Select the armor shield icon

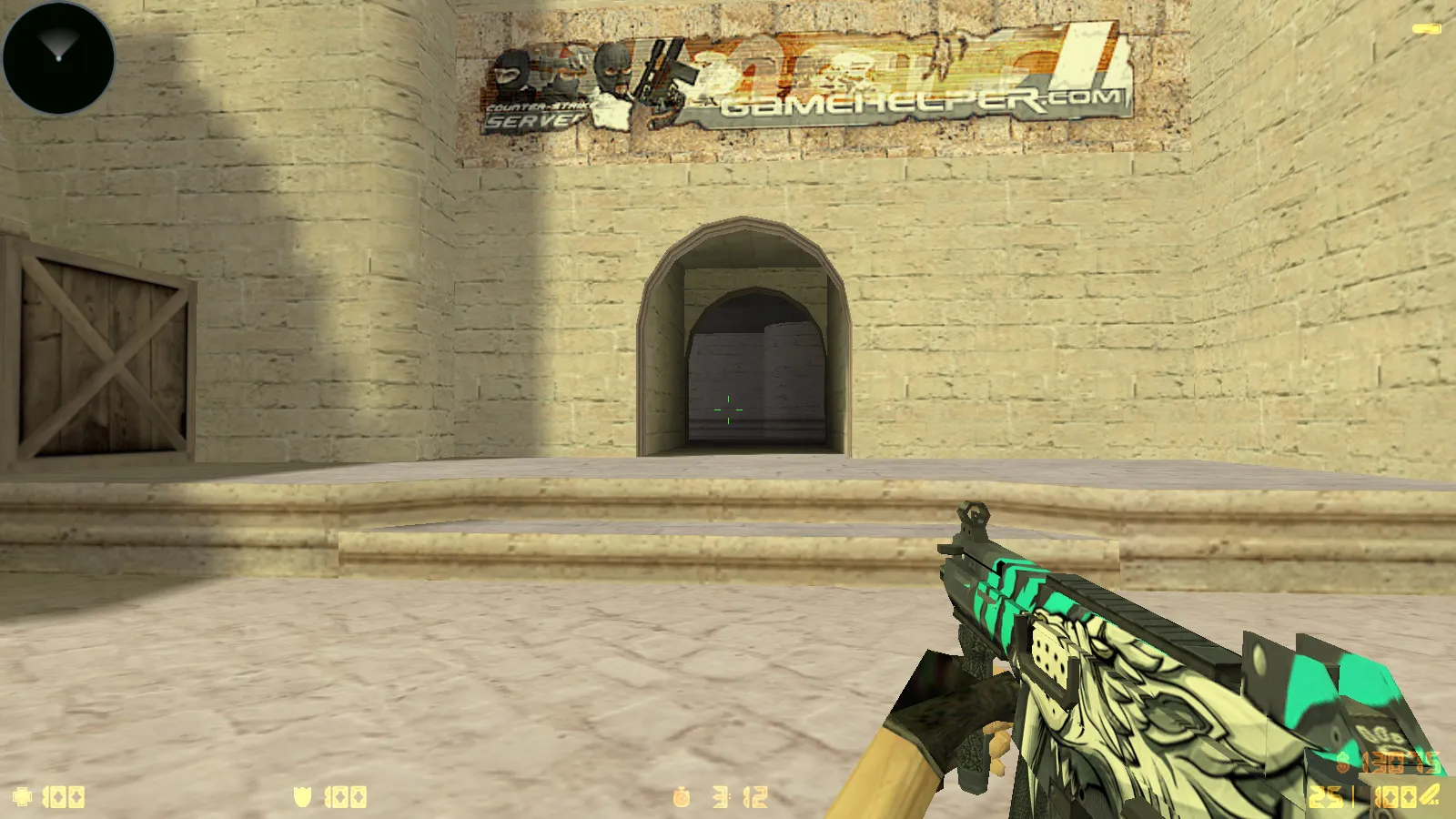click(302, 795)
